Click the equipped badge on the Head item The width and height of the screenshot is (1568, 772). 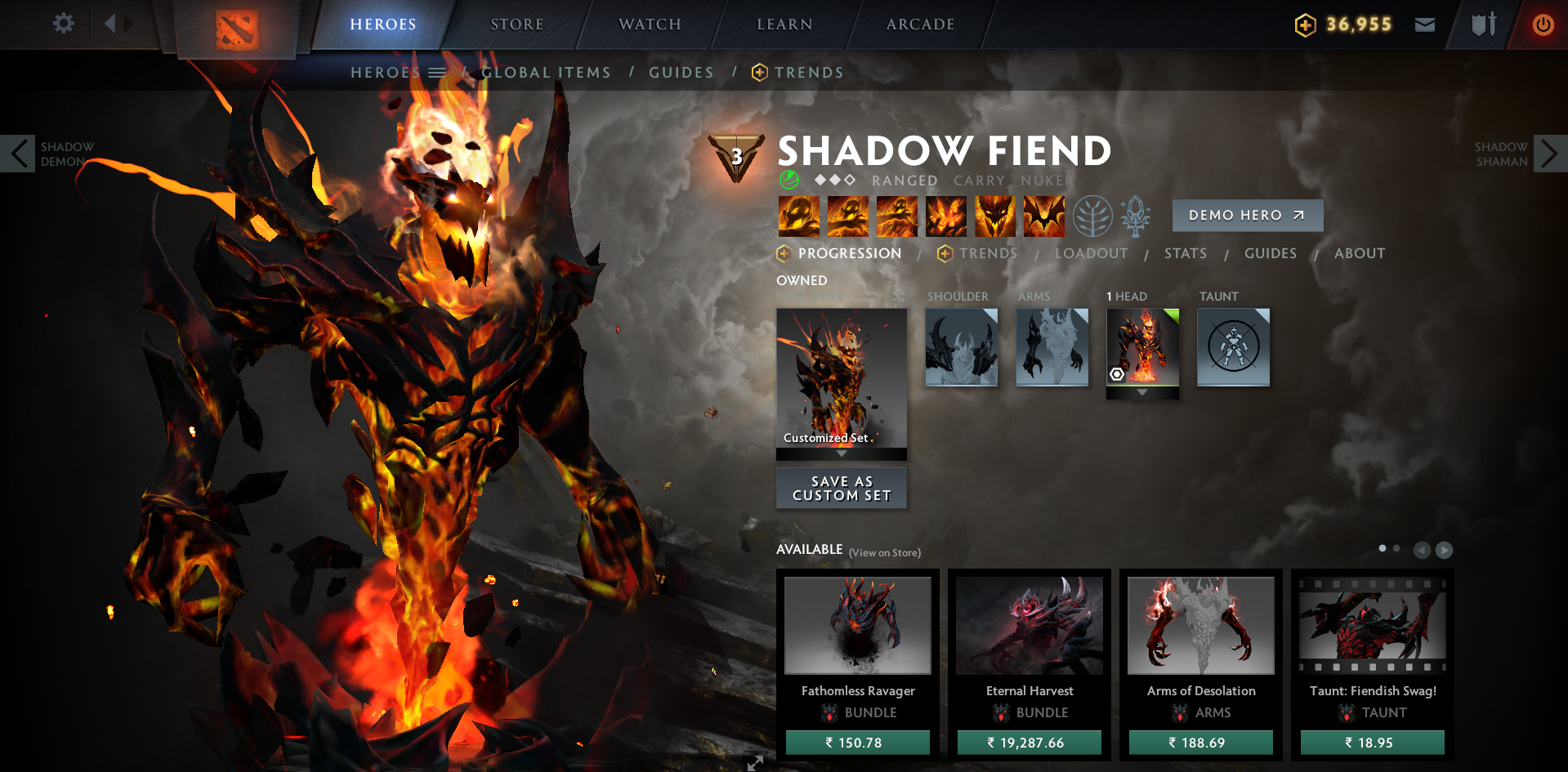1118,374
